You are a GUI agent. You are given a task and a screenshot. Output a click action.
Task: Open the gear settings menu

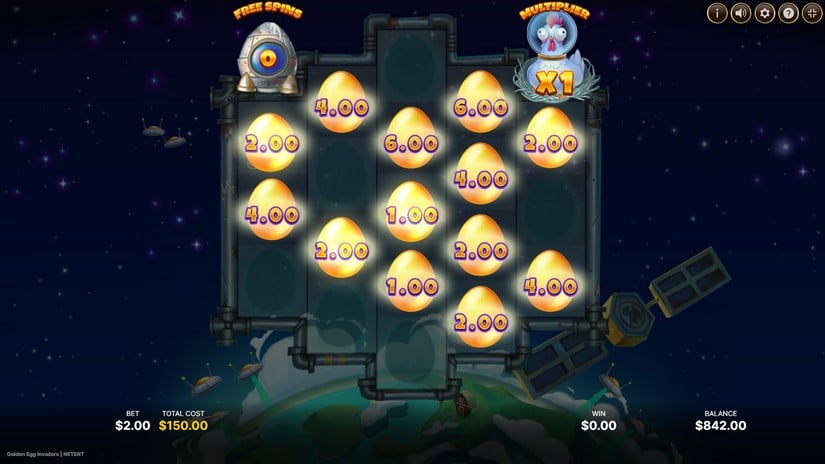tap(765, 13)
